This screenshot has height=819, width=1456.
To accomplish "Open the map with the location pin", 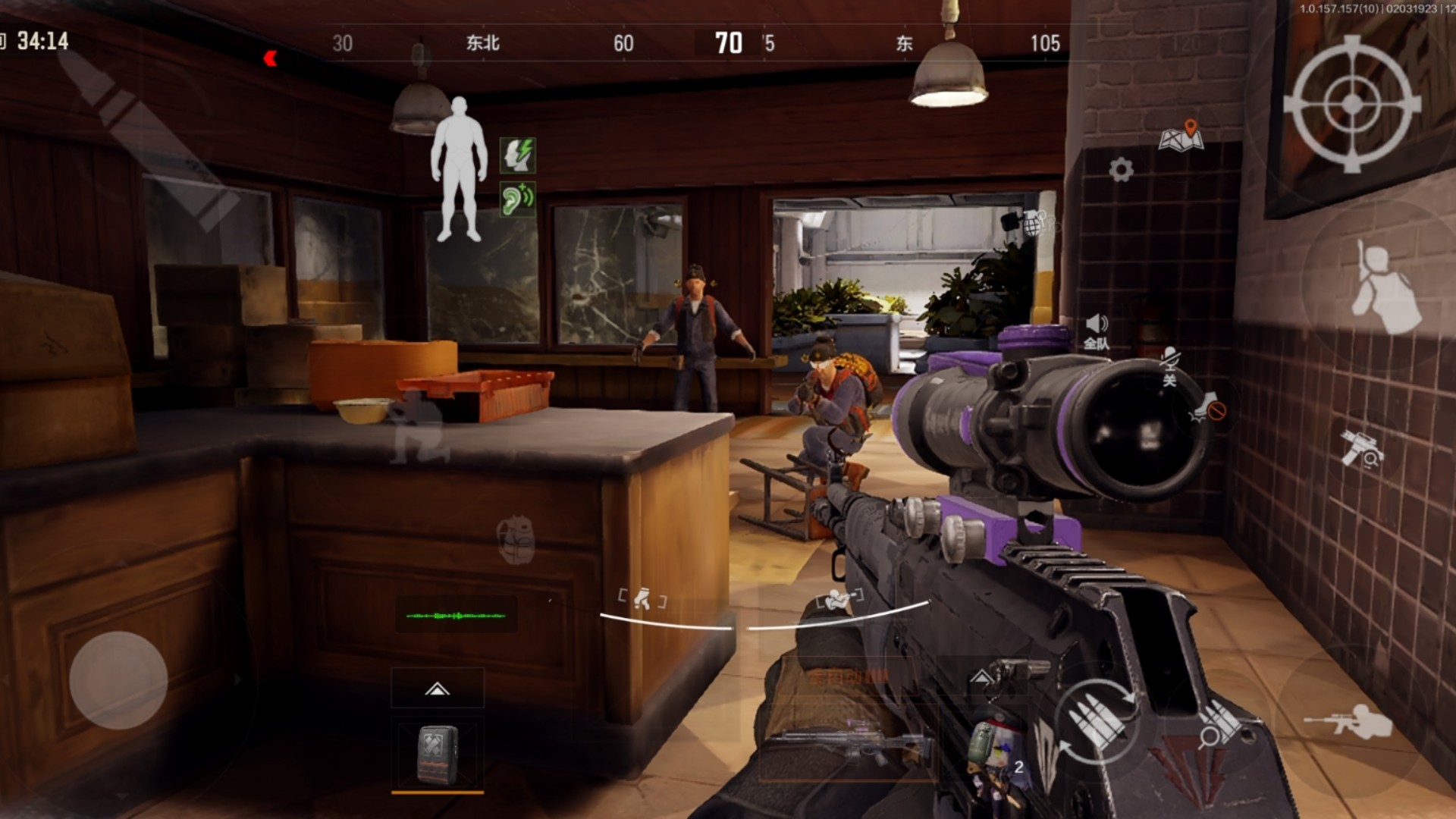I will coord(1181,136).
